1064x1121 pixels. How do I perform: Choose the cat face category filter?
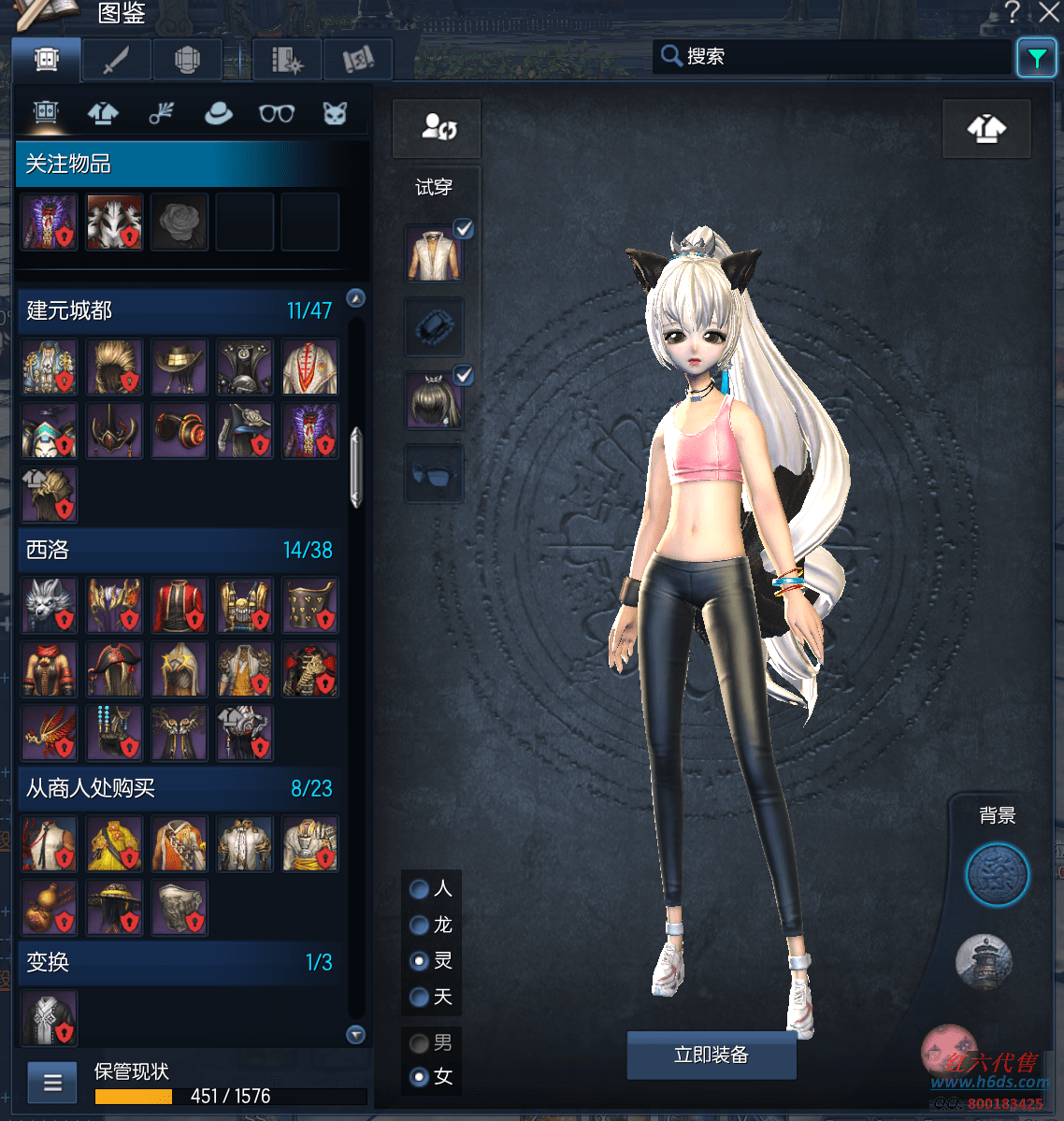pyautogui.click(x=335, y=114)
